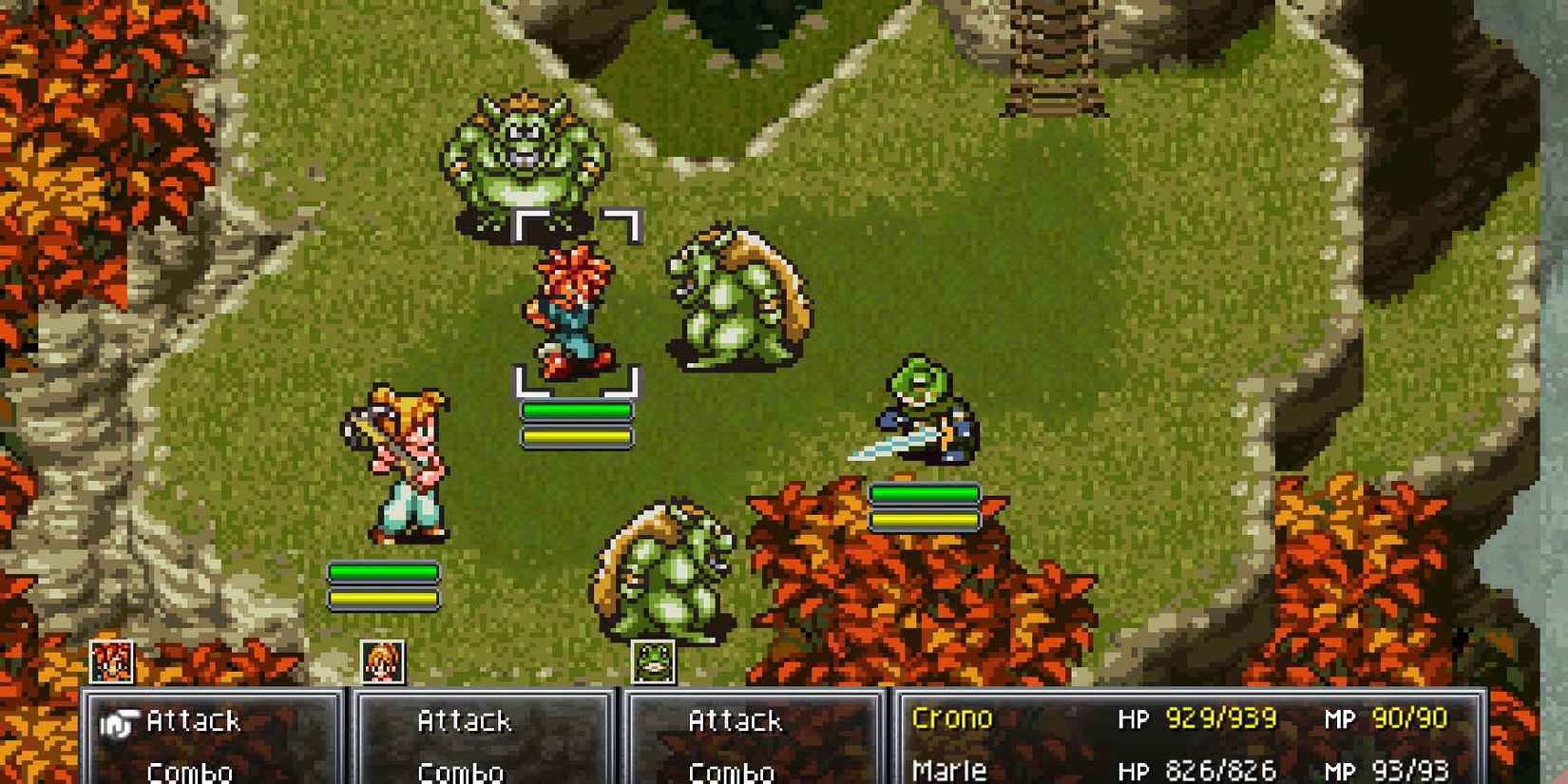
Task: Click Crono's portrait icon above his command window
Action: (109, 660)
